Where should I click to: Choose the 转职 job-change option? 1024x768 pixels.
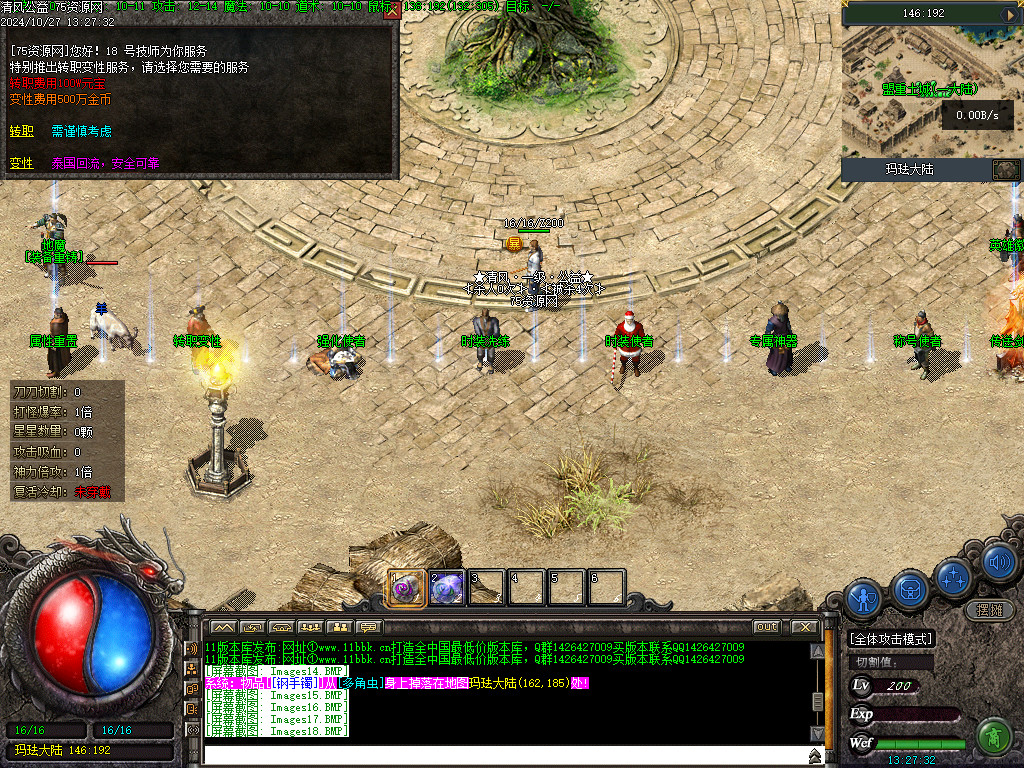point(22,131)
